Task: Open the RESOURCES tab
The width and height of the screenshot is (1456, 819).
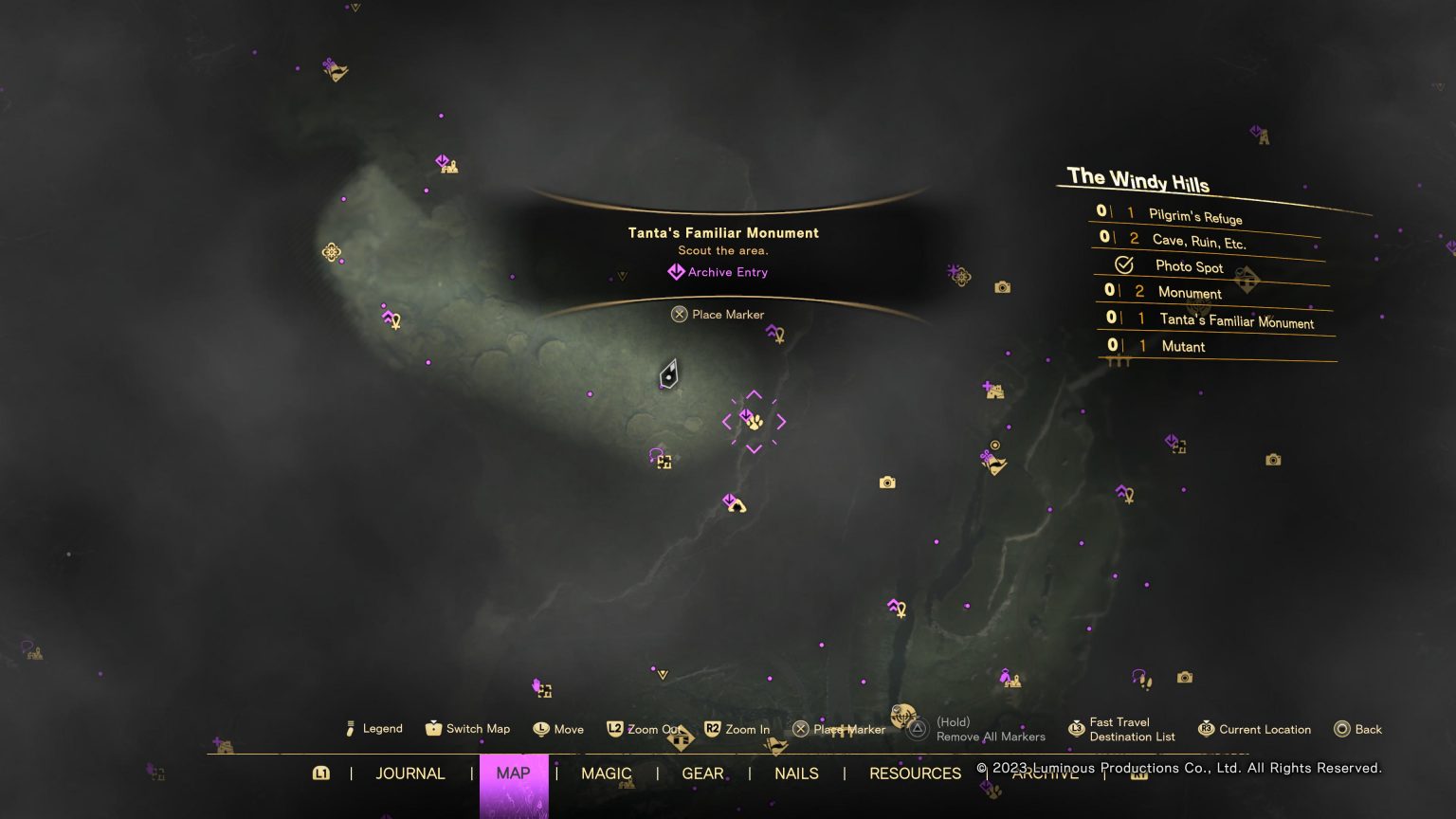Action: click(x=914, y=773)
